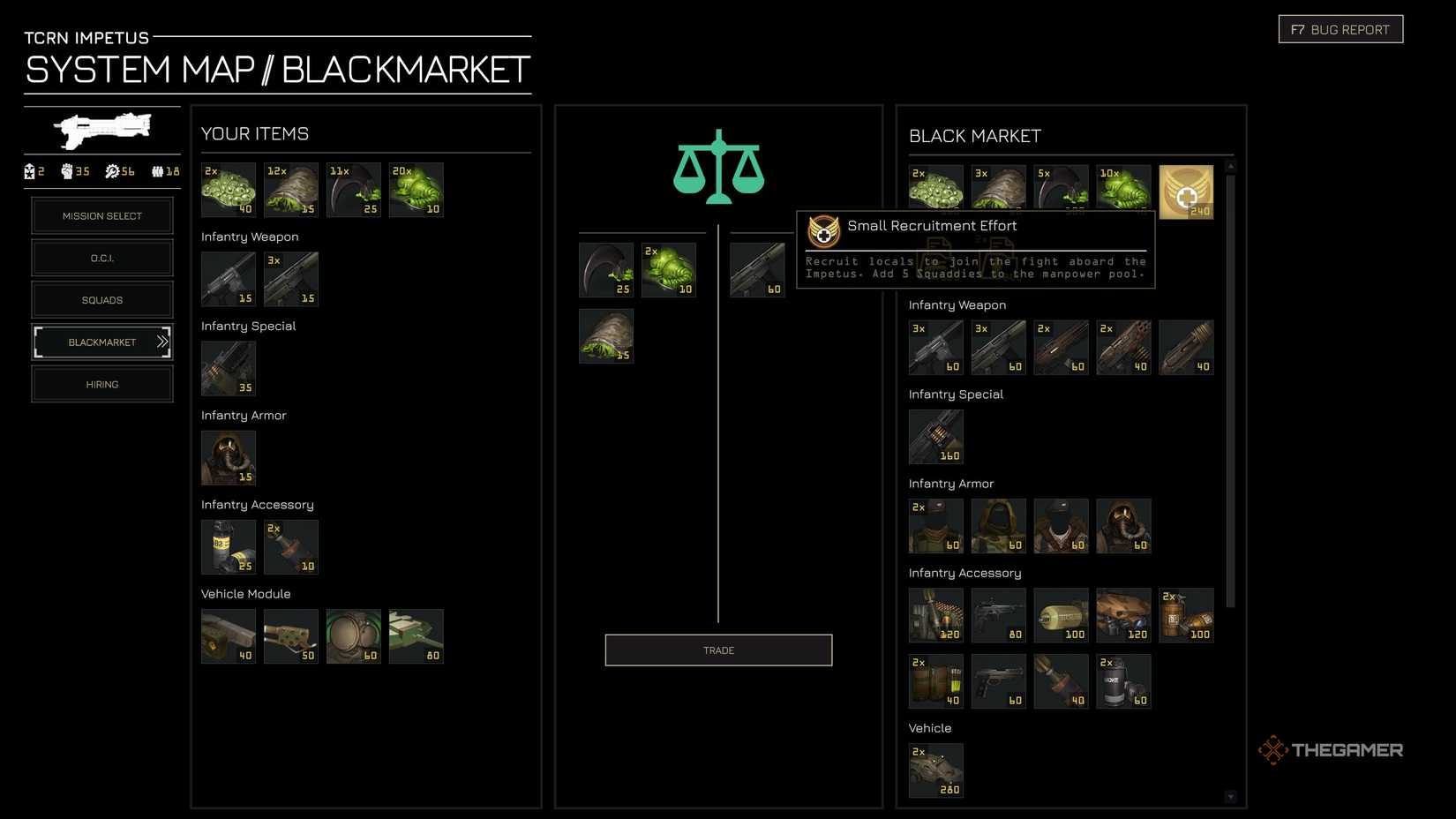This screenshot has height=819, width=1456.
Task: Expand the Blackmarket double-chevron arrow
Action: (162, 342)
